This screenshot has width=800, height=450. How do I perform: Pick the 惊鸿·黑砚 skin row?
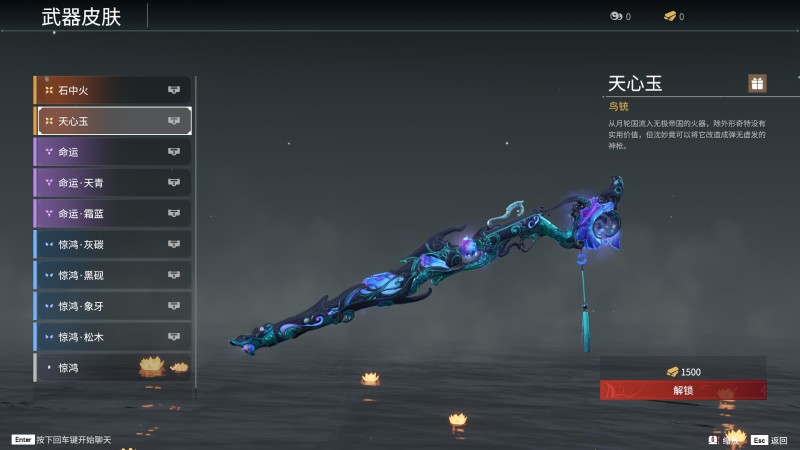coord(112,275)
